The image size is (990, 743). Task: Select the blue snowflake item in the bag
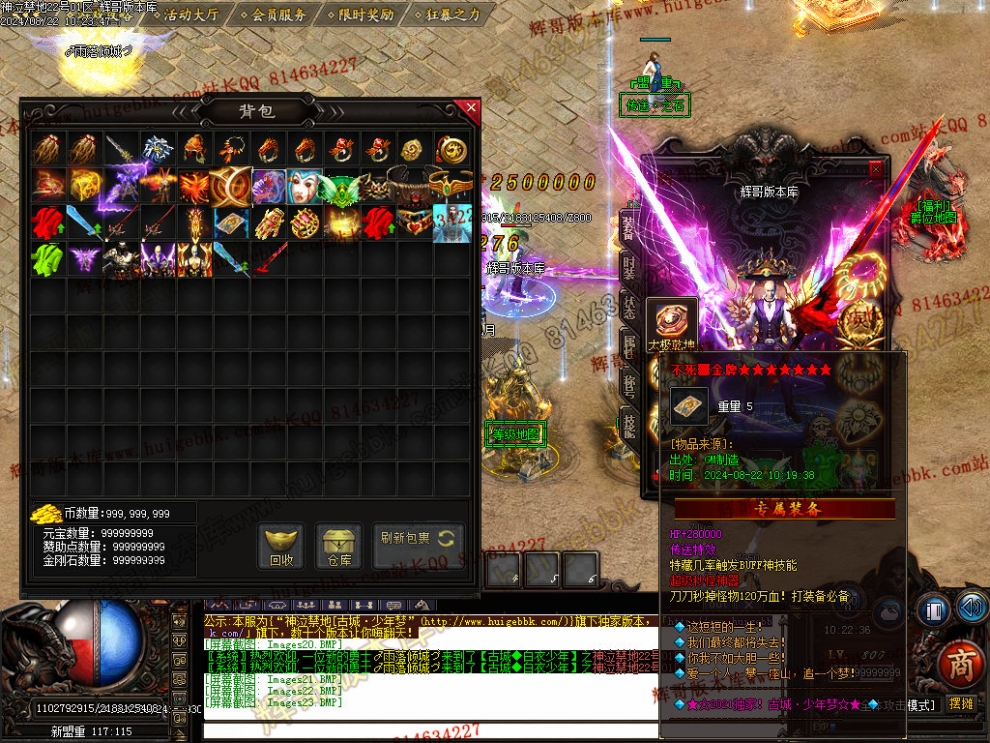pyautogui.click(x=156, y=150)
